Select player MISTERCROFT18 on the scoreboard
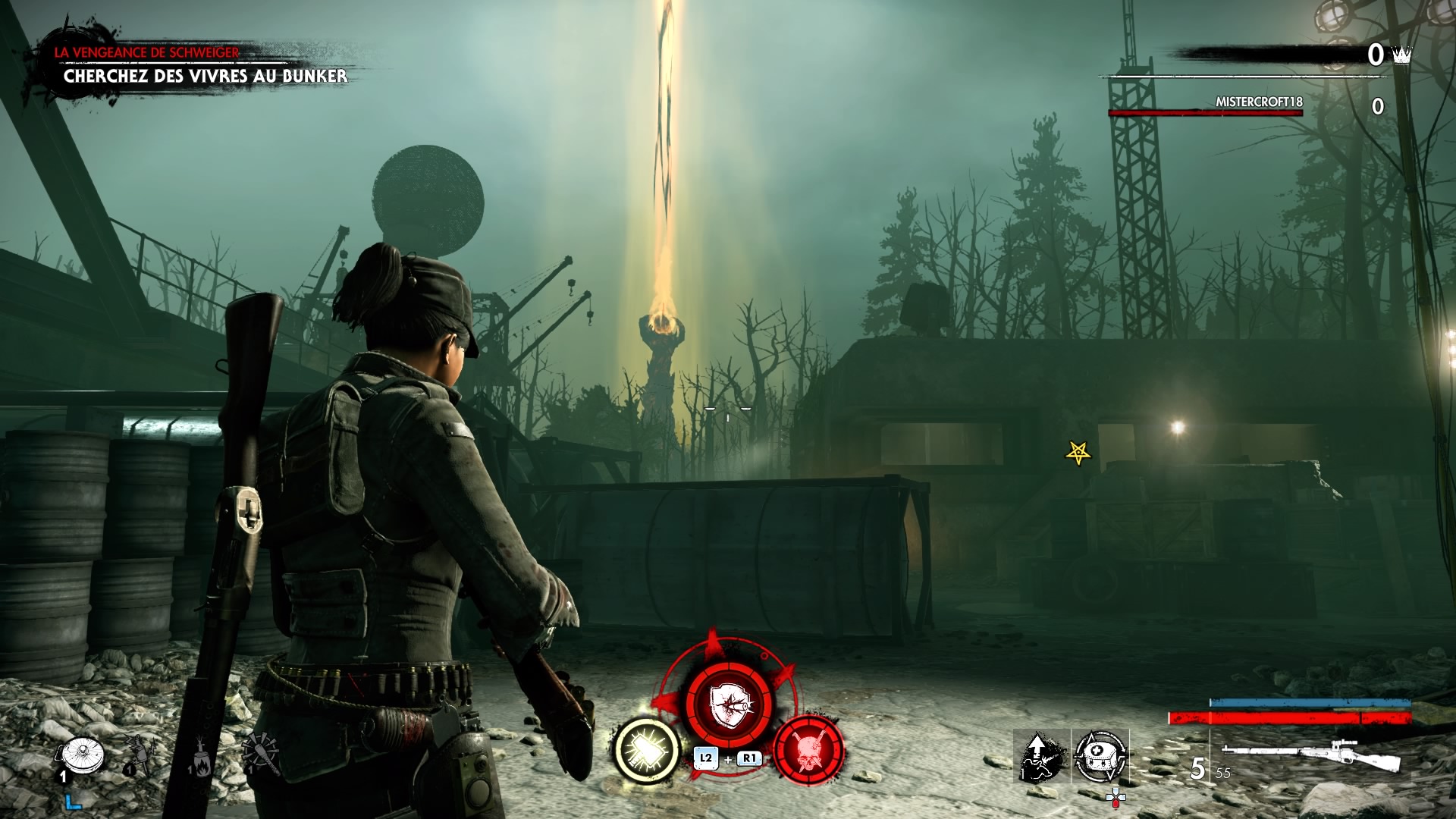1456x819 pixels. [1259, 102]
